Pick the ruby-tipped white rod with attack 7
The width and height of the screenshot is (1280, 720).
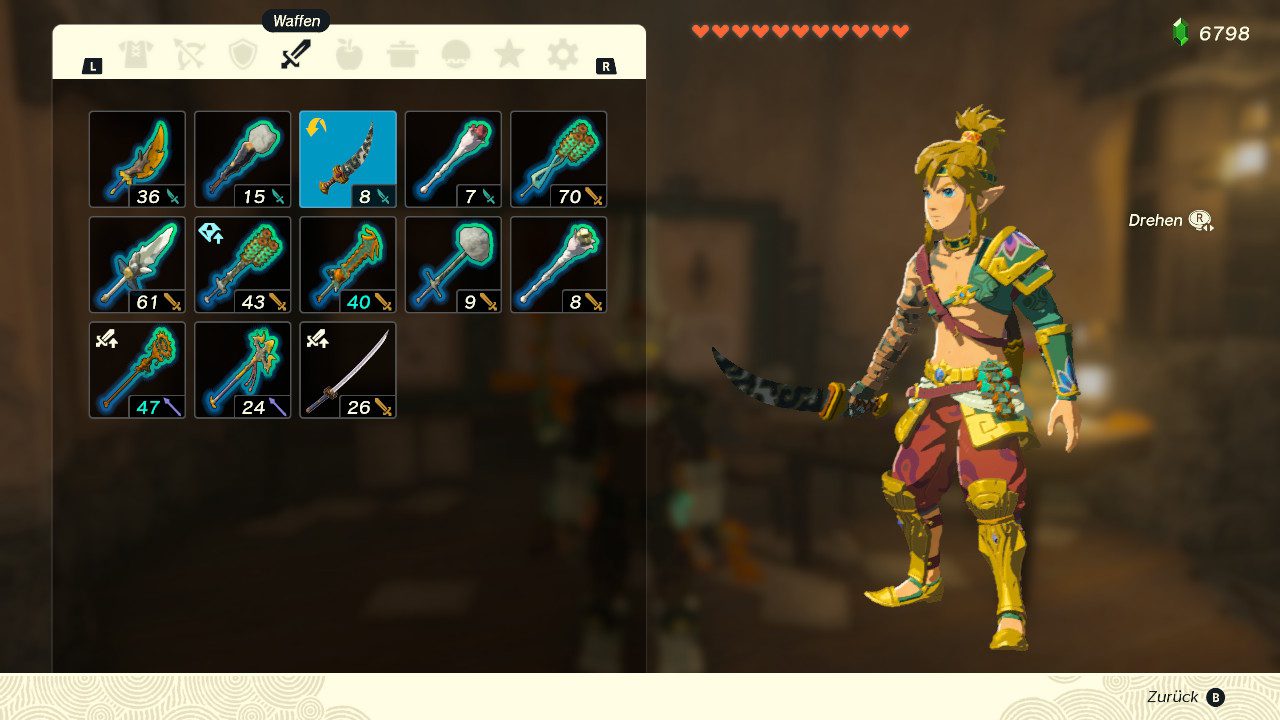tap(453, 159)
